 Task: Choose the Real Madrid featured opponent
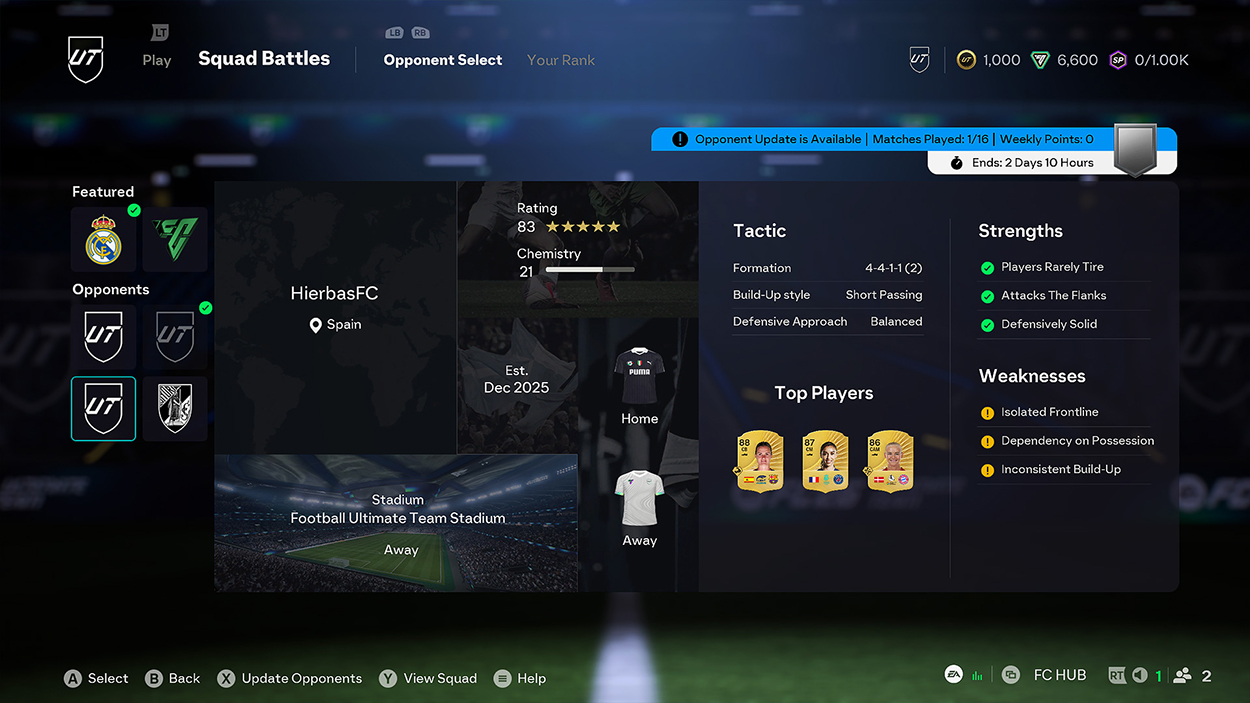click(x=103, y=240)
